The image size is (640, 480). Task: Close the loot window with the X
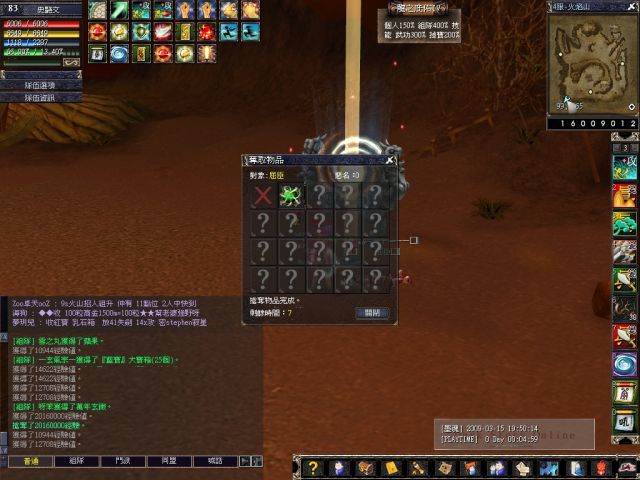[x=390, y=160]
